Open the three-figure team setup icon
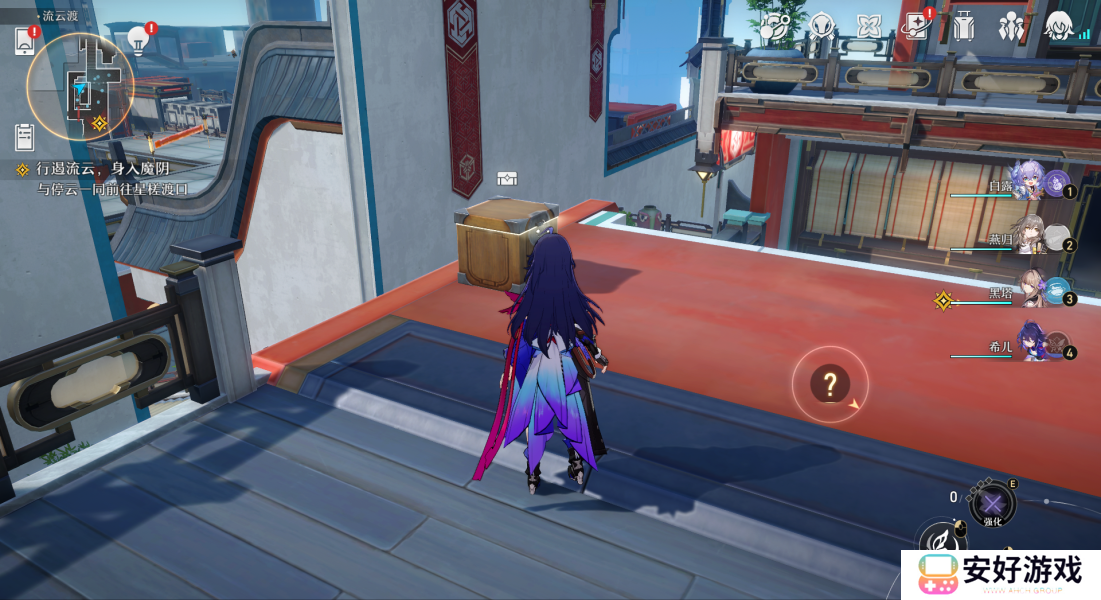The width and height of the screenshot is (1101, 600). (1011, 27)
